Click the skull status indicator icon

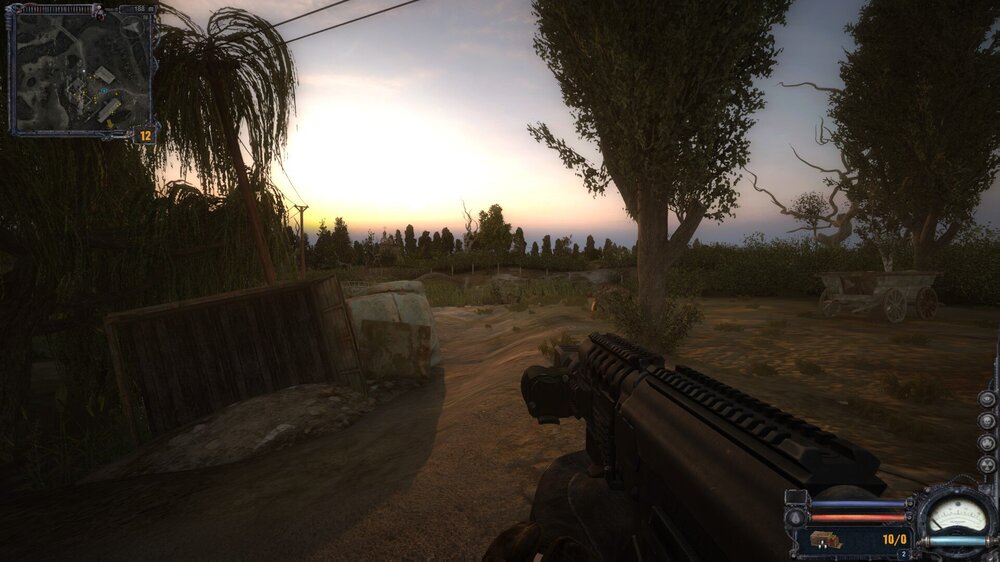[x=987, y=420]
